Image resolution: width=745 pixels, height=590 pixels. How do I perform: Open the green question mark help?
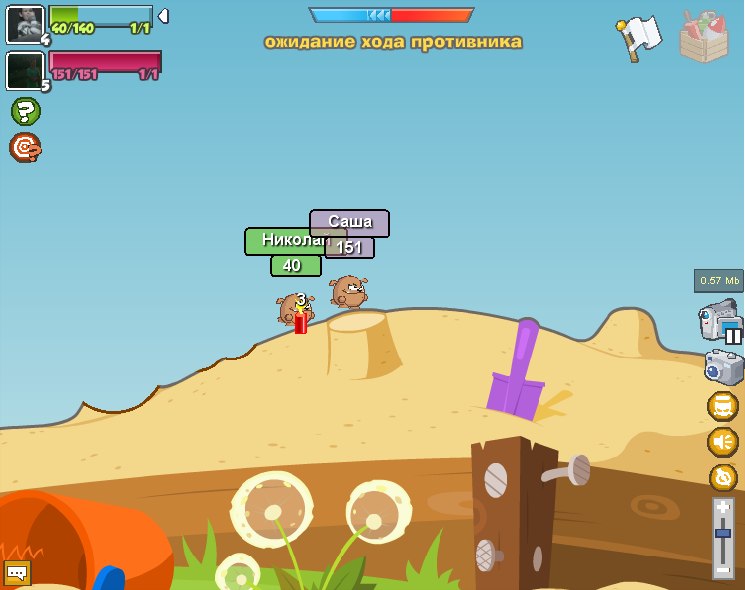pos(25,111)
